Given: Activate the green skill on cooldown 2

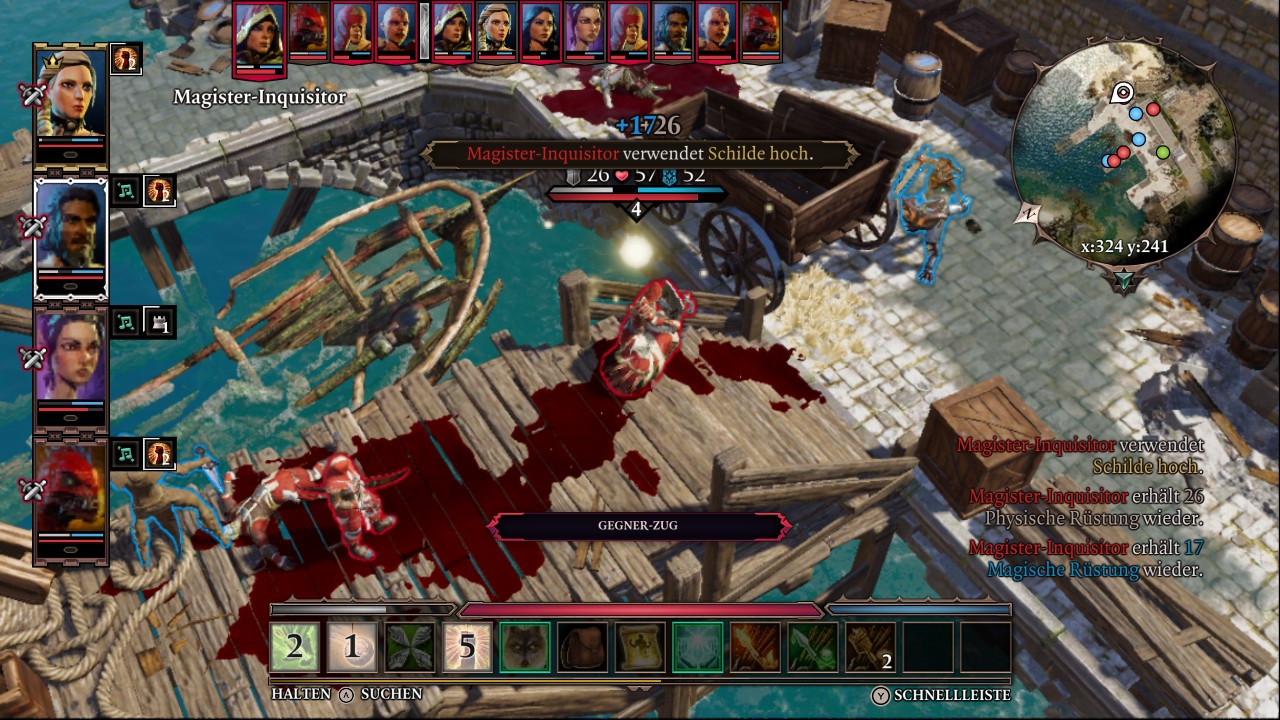Looking at the screenshot, I should [x=295, y=647].
